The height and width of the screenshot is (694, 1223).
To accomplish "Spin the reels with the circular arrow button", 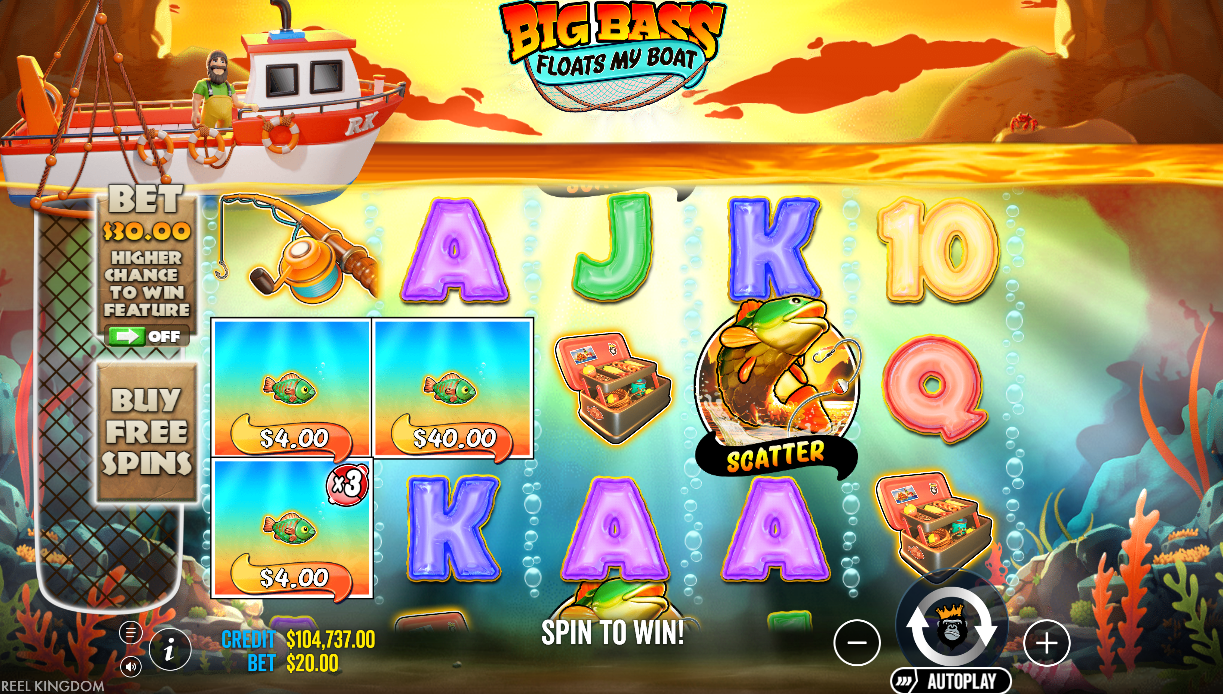I will 951,626.
